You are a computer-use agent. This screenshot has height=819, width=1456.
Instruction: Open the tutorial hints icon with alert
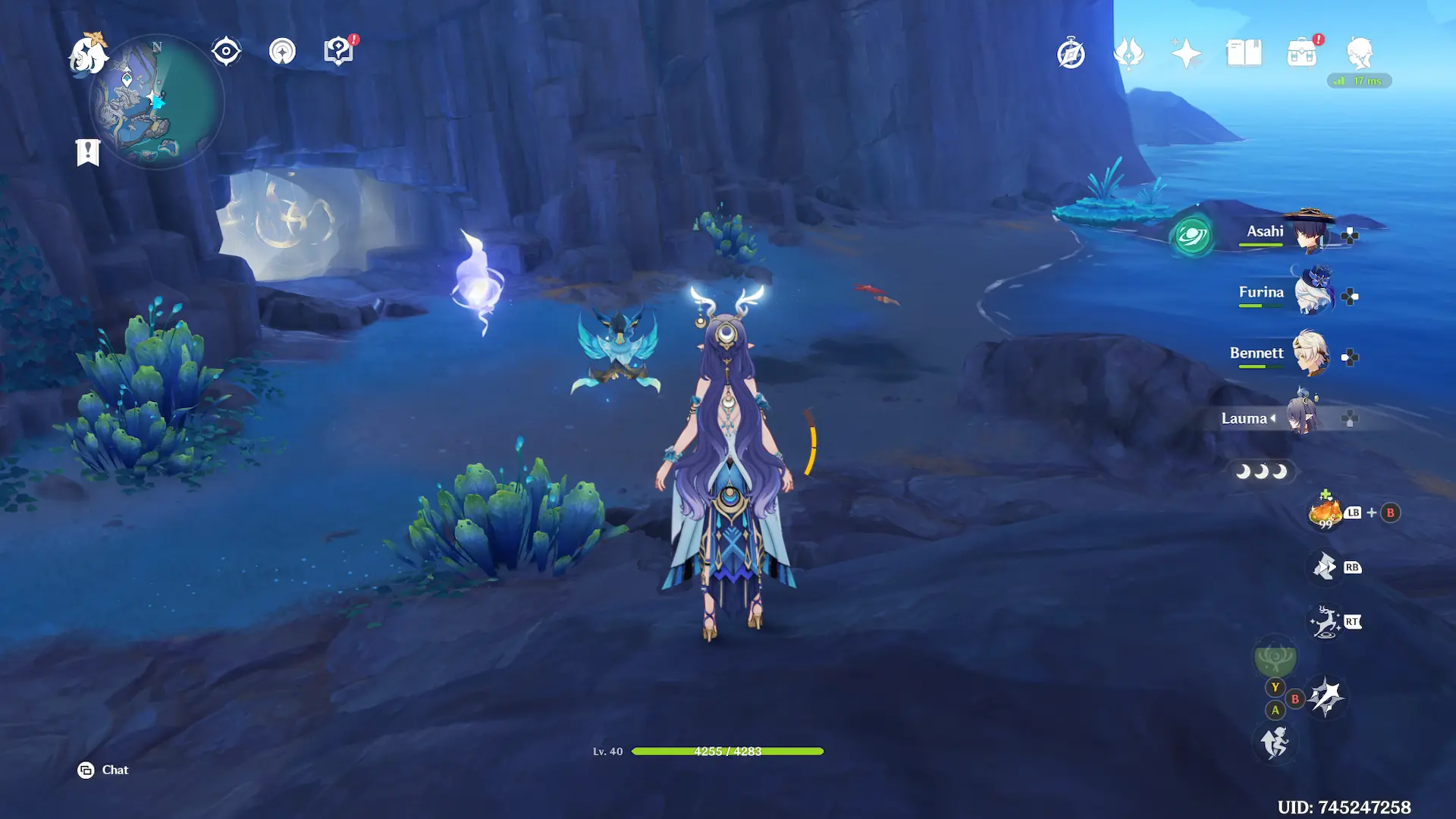point(338,52)
